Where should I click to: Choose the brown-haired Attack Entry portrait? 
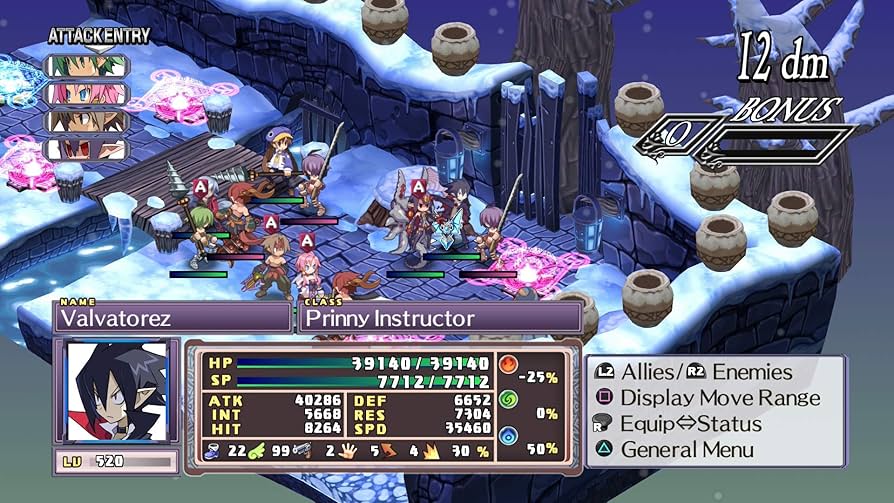(x=85, y=121)
